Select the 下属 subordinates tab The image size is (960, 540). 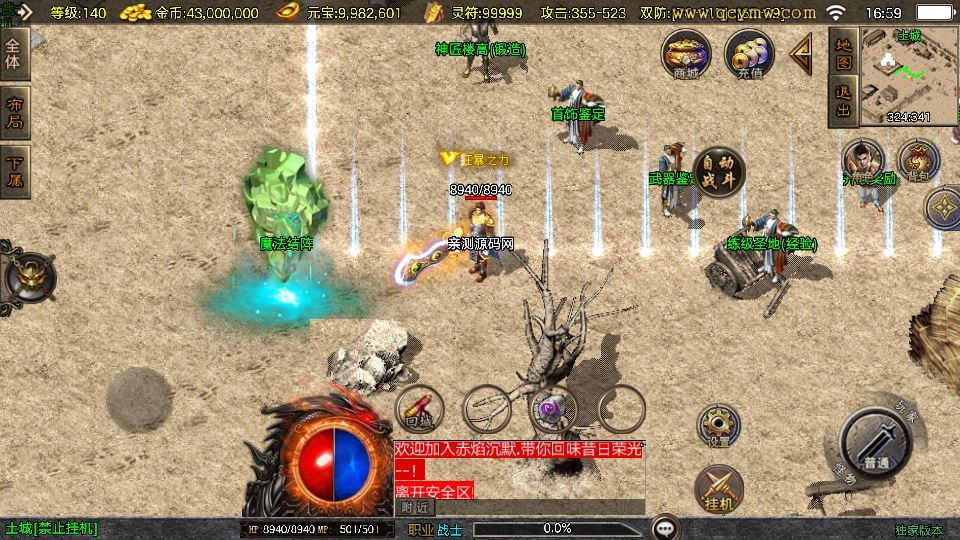[14, 171]
